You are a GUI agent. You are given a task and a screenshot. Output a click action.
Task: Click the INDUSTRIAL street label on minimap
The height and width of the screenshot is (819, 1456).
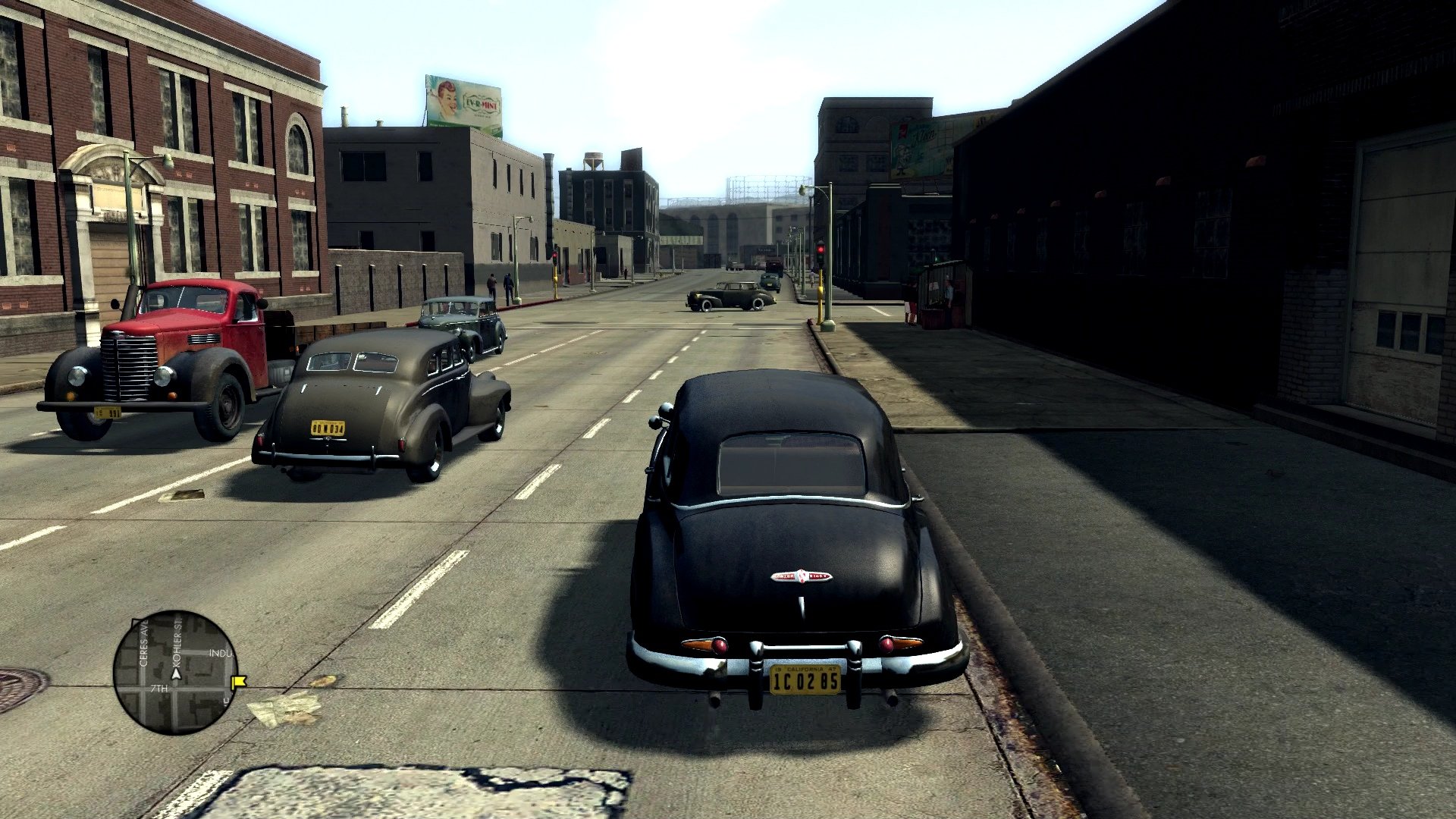[x=220, y=654]
